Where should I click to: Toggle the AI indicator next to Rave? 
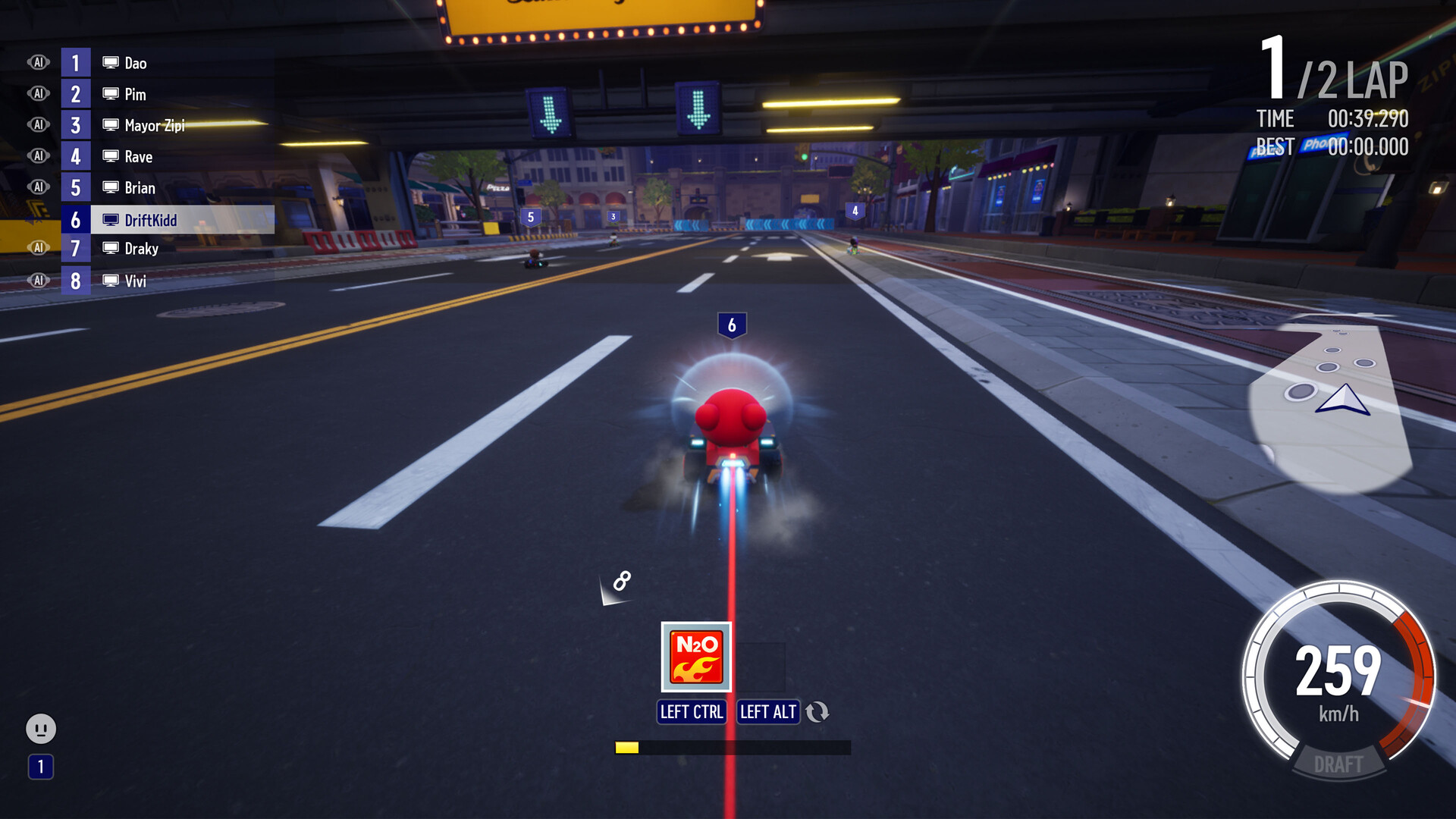[x=37, y=155]
